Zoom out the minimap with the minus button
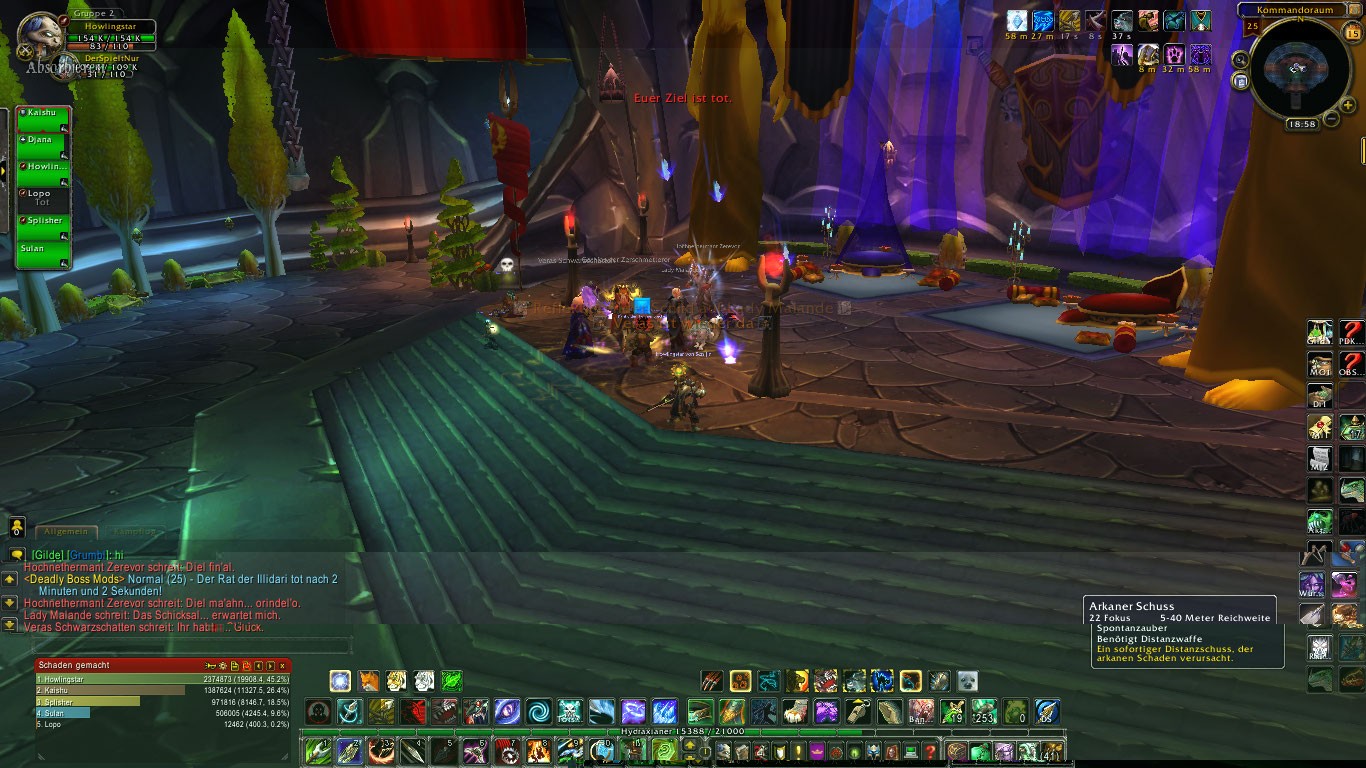Viewport: 1366px width, 768px height. tap(1331, 119)
